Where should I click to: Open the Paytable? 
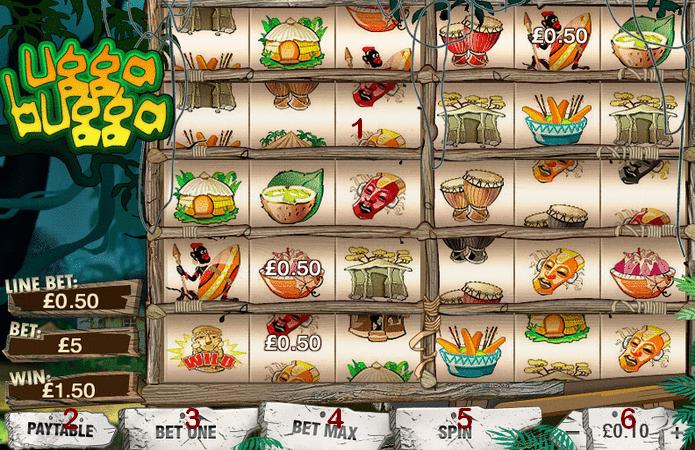click(x=59, y=430)
